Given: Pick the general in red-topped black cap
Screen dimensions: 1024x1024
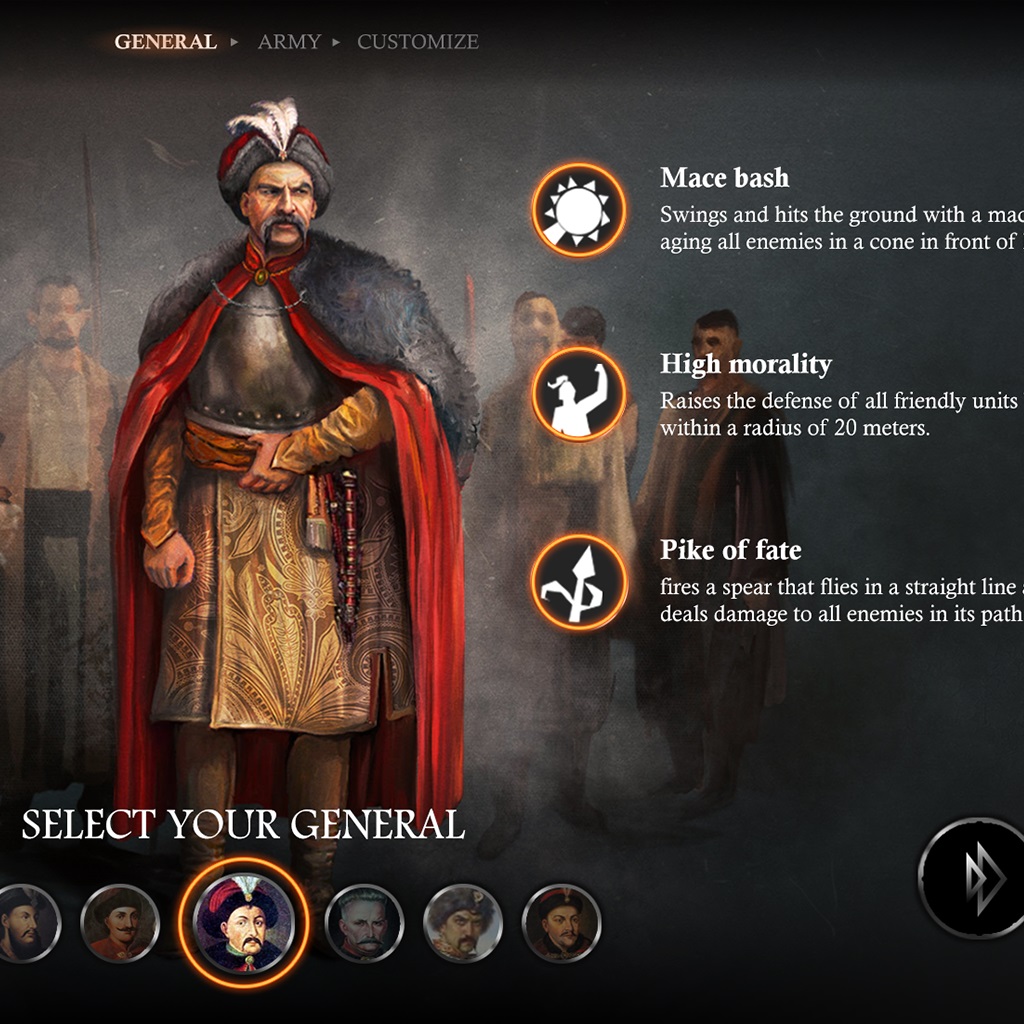Looking at the screenshot, I should click(x=561, y=922).
